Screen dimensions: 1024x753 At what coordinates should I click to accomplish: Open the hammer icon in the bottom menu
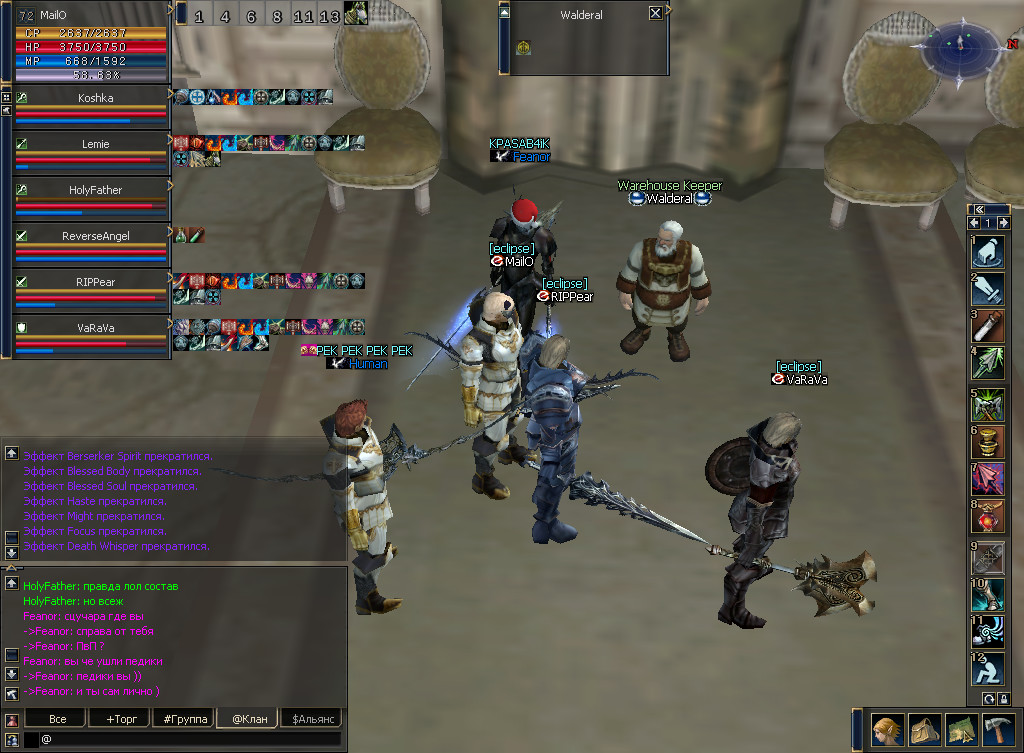tap(998, 730)
